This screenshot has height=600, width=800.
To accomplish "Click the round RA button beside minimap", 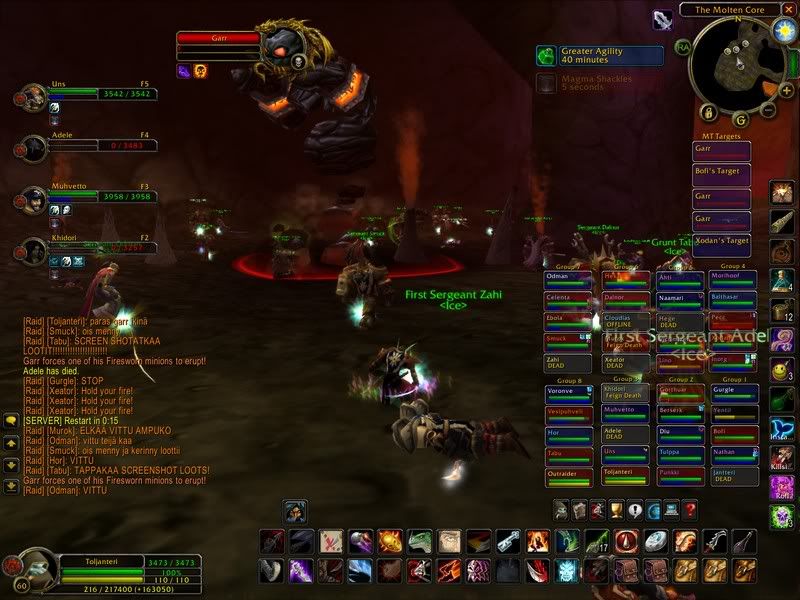I will (683, 46).
